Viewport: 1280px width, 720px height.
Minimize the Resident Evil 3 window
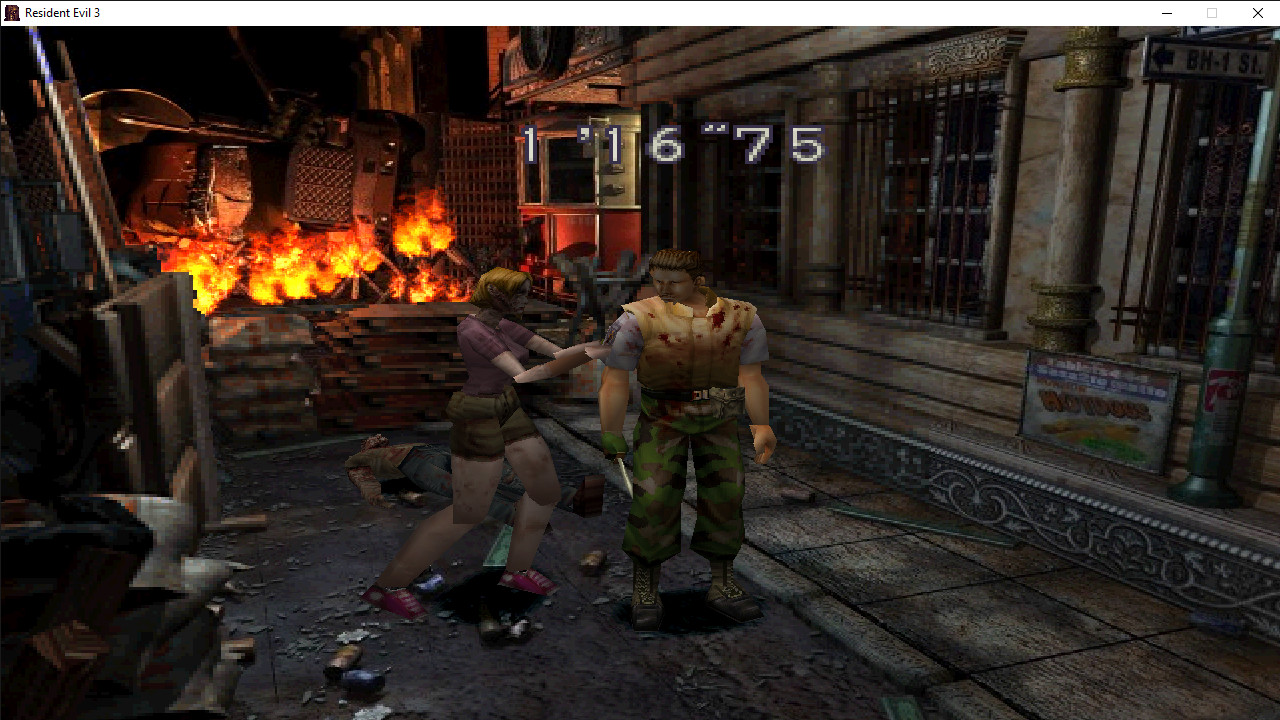(x=1166, y=13)
